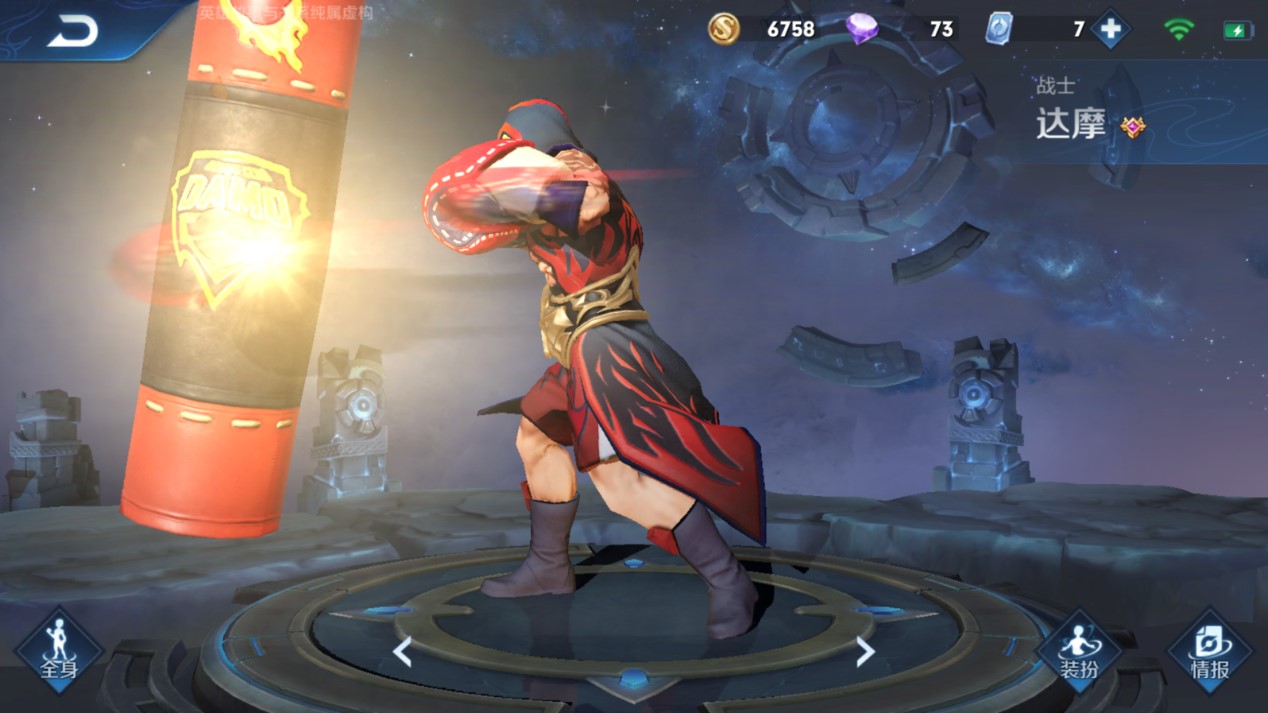The image size is (1268, 713).
Task: Show the previous hero with left arrow
Action: click(x=402, y=653)
